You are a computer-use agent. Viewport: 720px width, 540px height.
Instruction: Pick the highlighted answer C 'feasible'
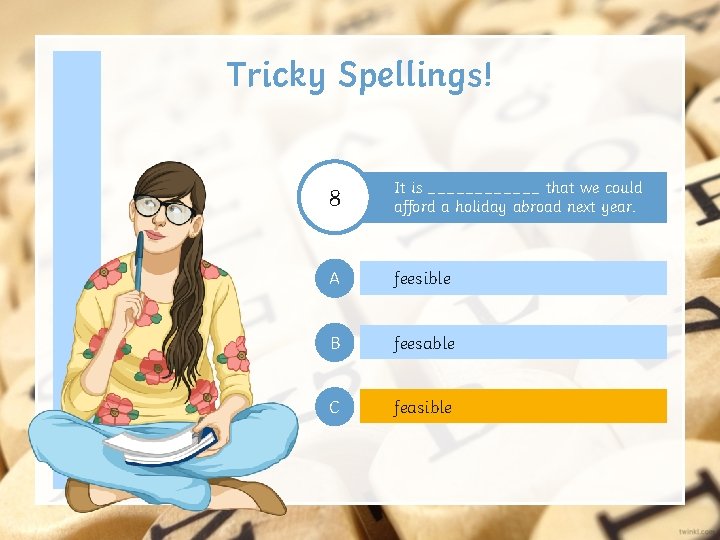tap(512, 407)
